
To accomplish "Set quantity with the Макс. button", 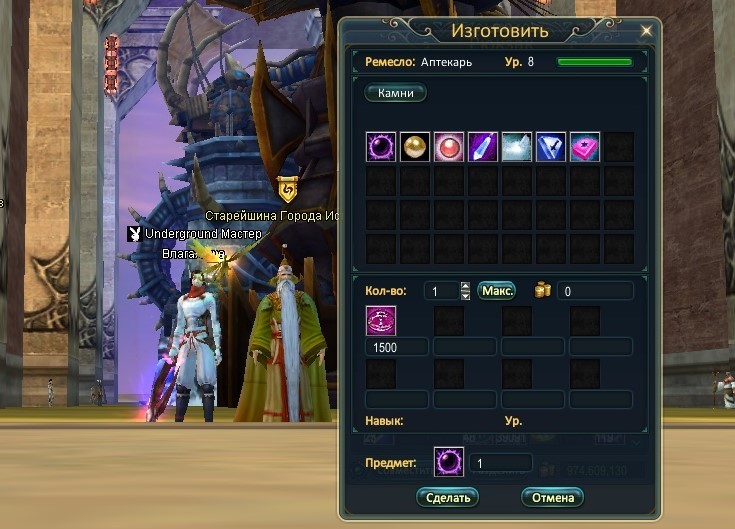I will tap(496, 291).
